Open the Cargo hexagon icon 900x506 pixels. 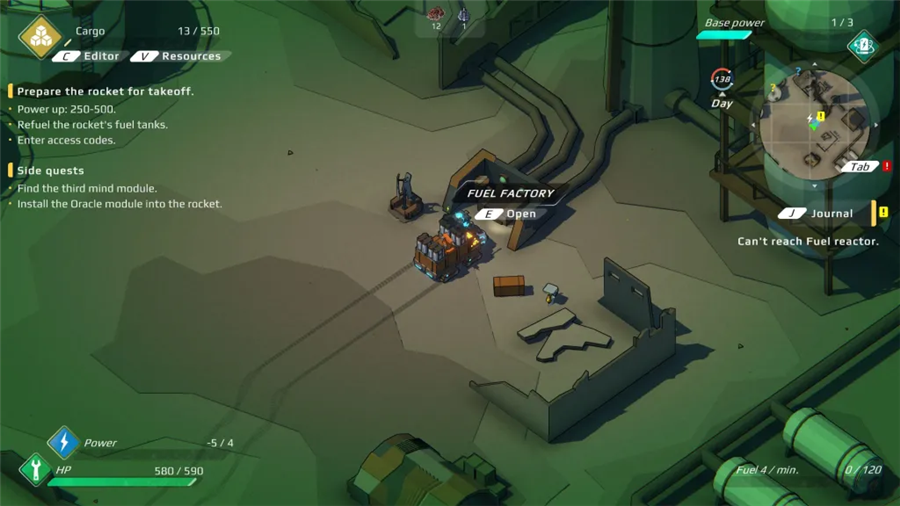[40, 37]
